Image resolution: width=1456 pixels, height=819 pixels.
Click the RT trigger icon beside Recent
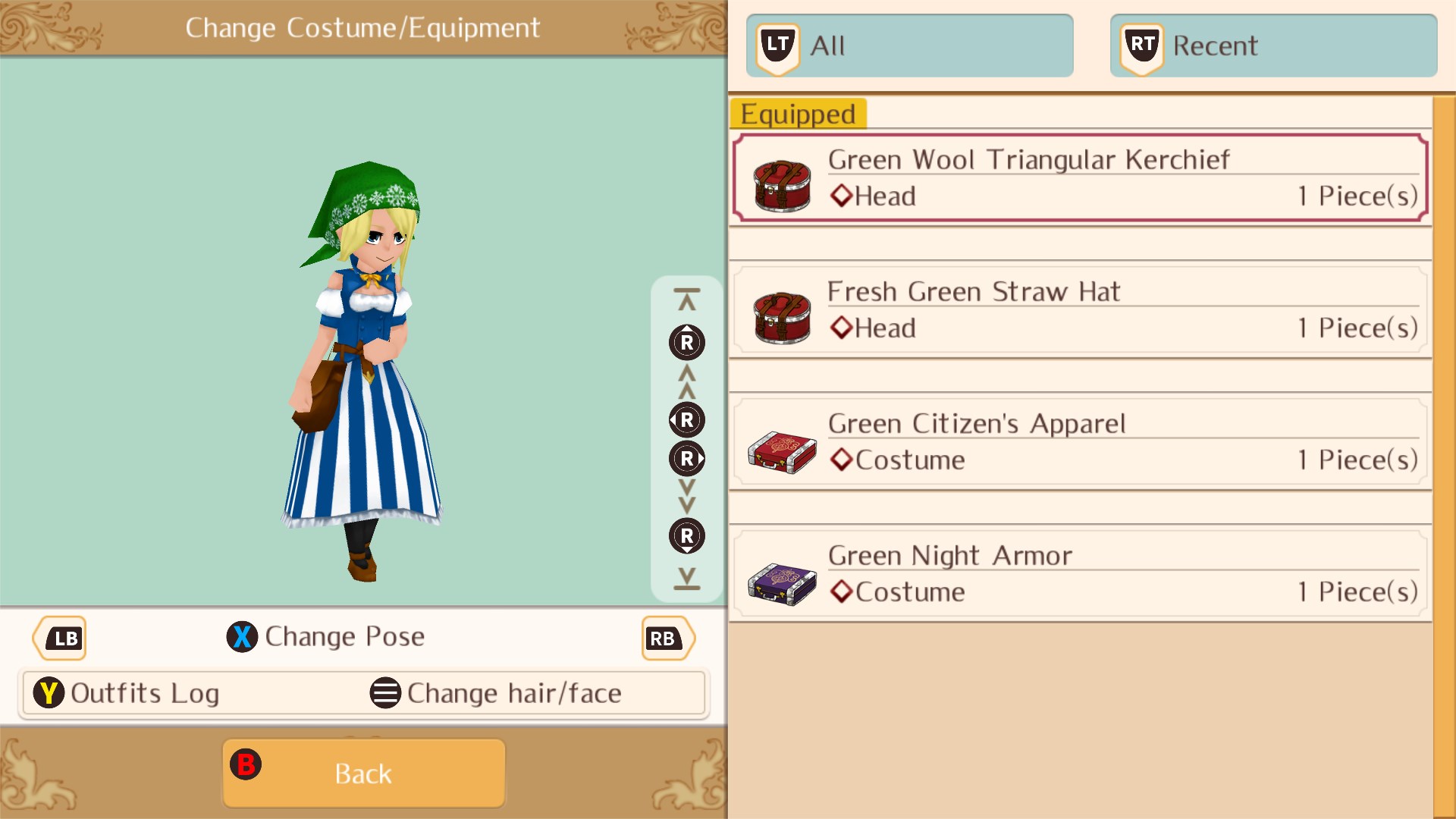click(1141, 44)
